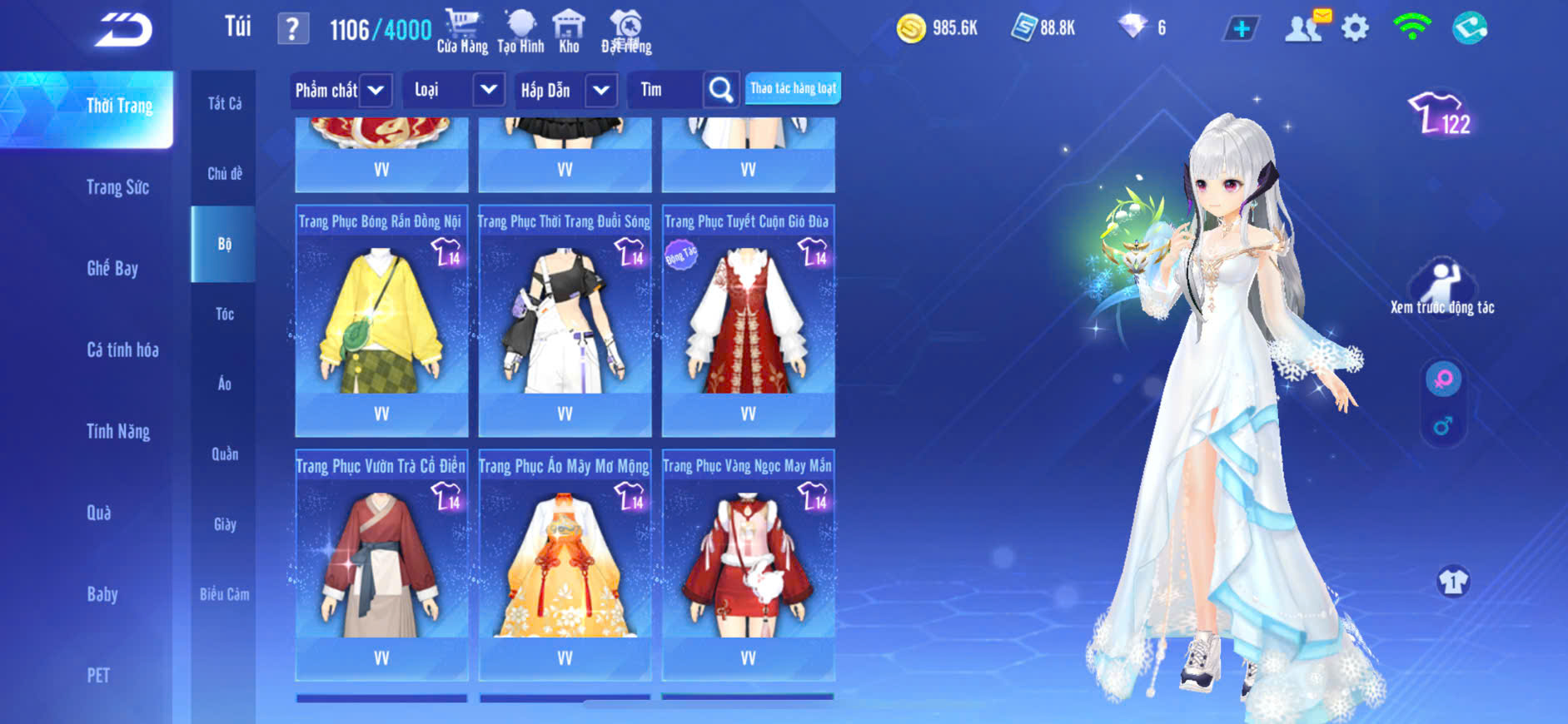Select Trang Phục Tuyết Cuộn Gió Đùa outfit
Image resolution: width=1568 pixels, height=724 pixels.
click(748, 320)
